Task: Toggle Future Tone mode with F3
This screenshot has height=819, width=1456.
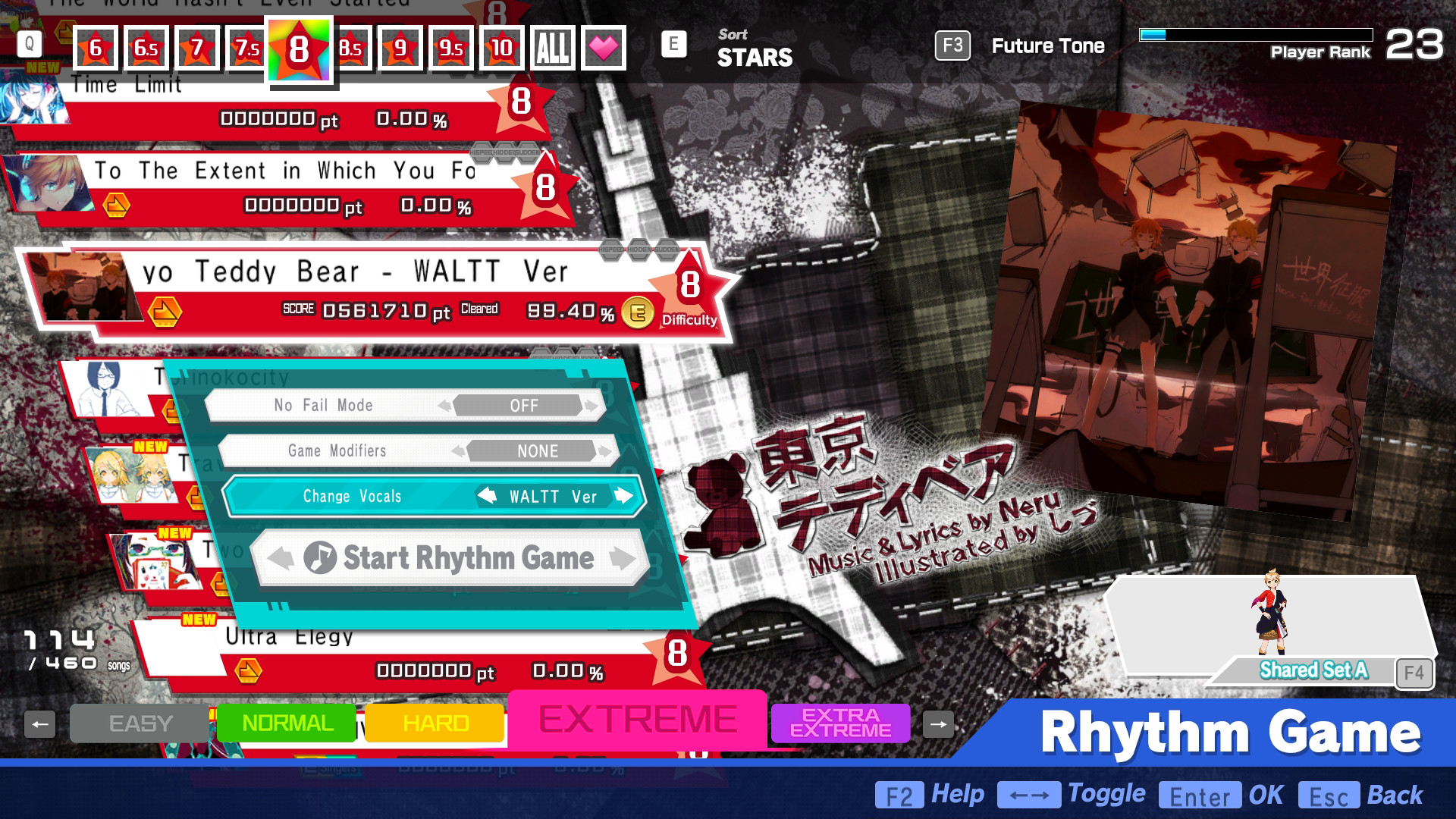Action: click(952, 45)
